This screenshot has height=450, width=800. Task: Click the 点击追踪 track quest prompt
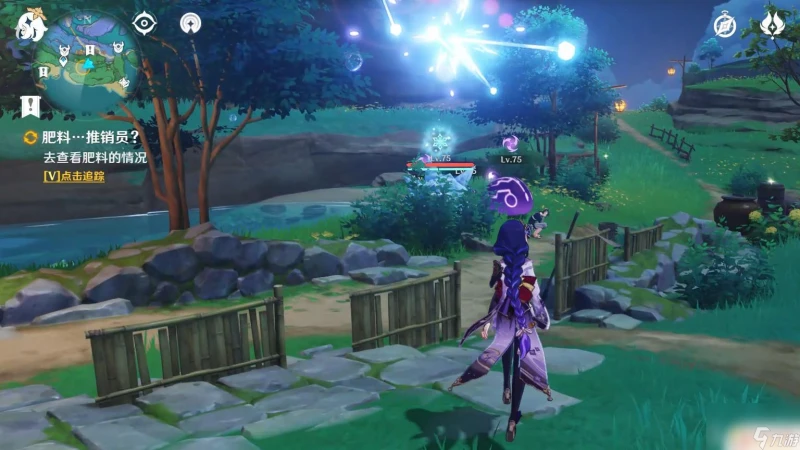click(x=74, y=175)
